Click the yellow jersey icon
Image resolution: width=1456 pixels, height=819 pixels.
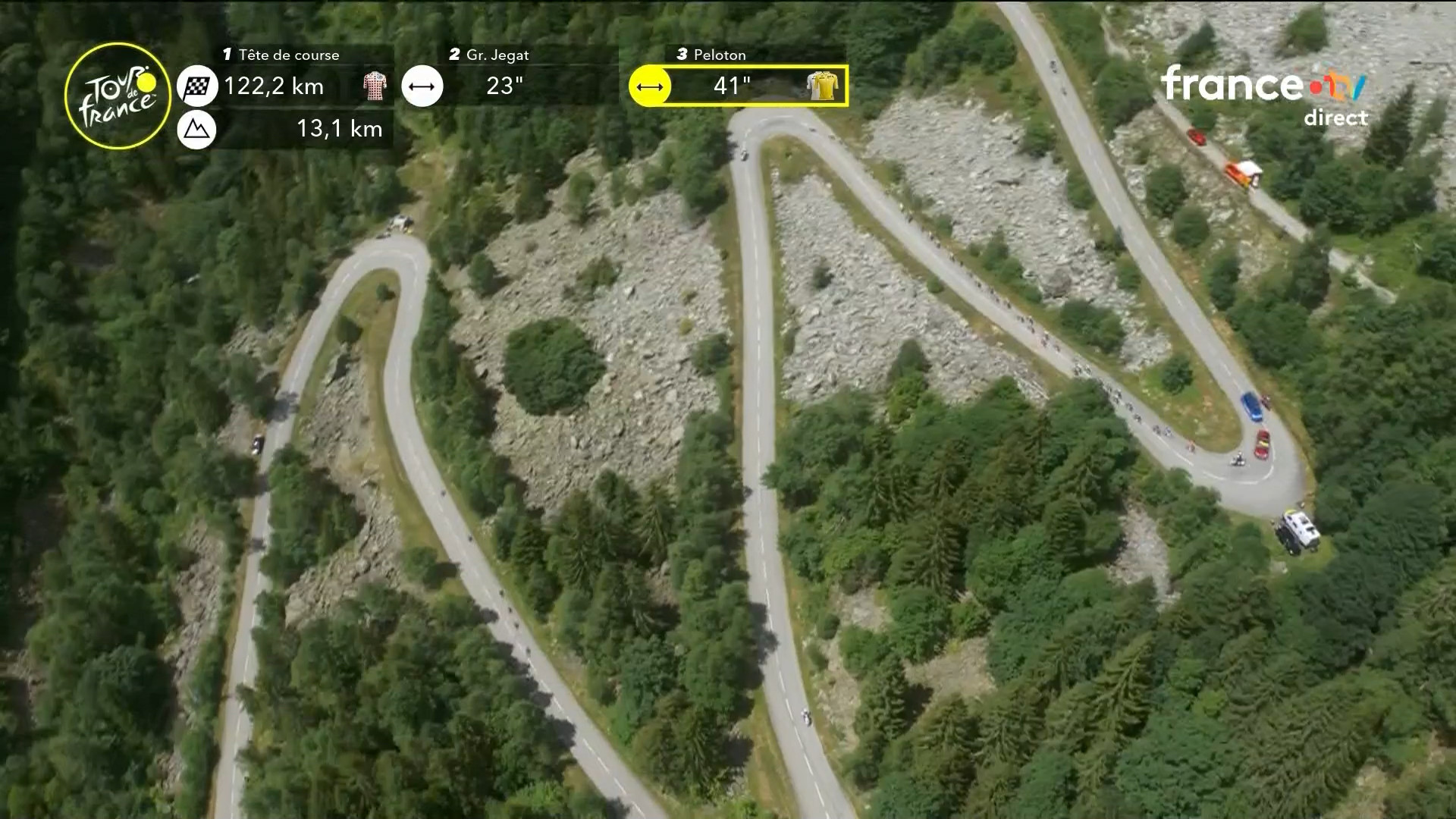(822, 86)
